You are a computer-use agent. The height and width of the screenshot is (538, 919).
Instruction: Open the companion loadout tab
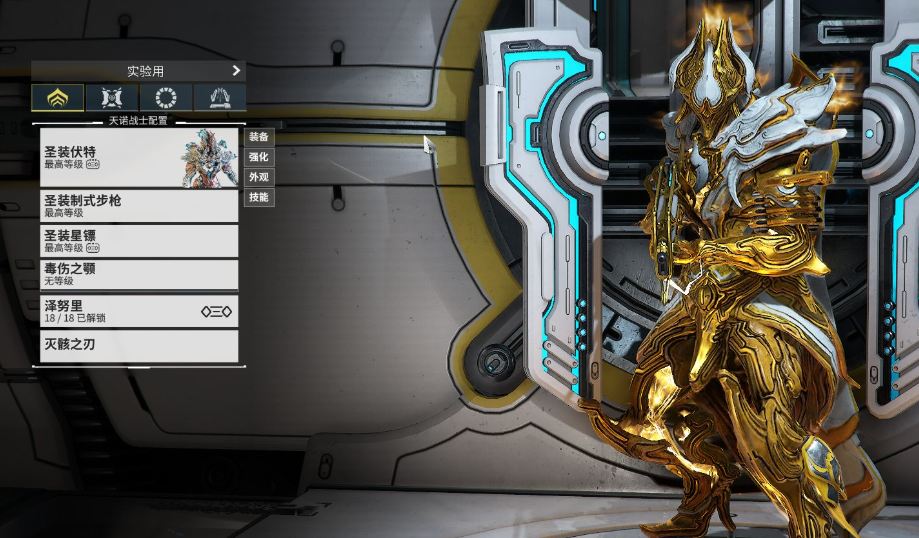(111, 98)
